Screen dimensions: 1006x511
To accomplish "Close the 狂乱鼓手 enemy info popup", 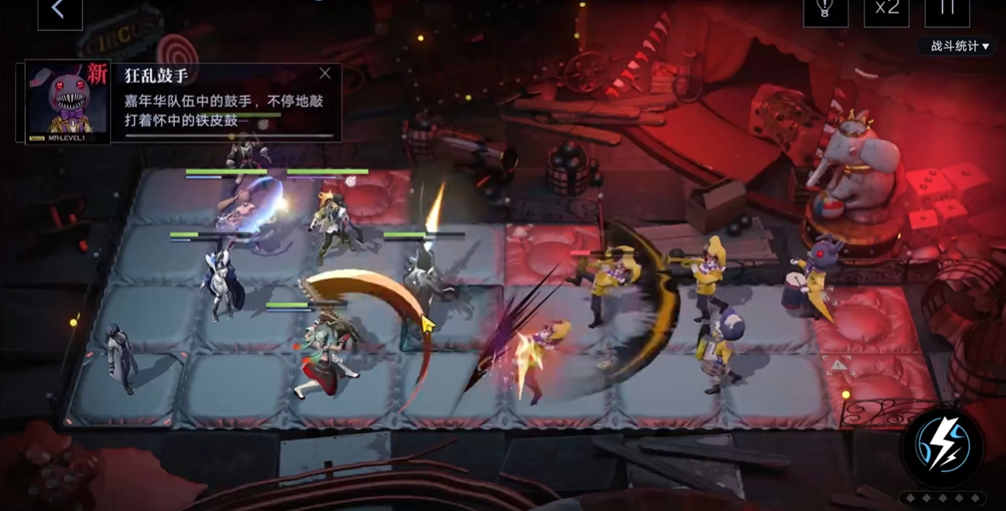I will coord(325,73).
